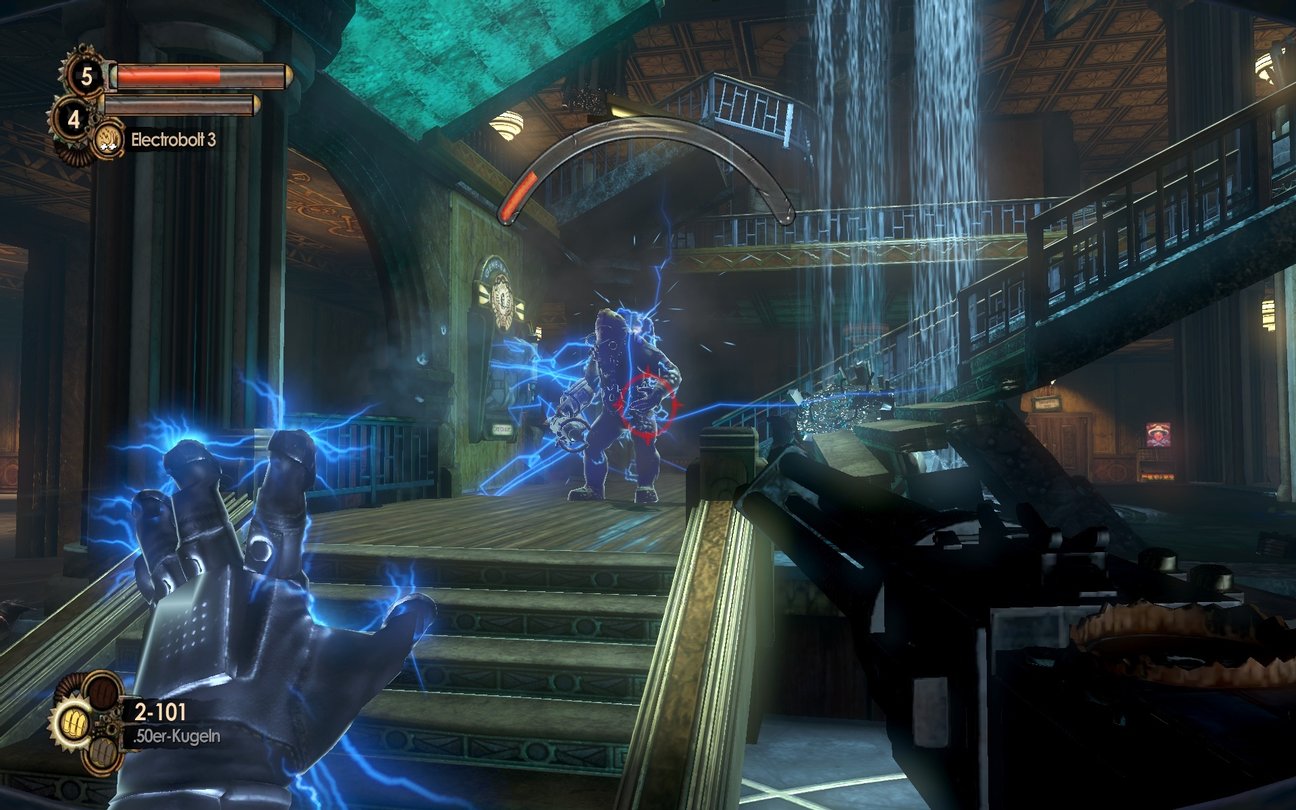This screenshot has width=1296, height=810.
Task: Select the Electrobolt 3 plasmid icon
Action: [x=108, y=139]
